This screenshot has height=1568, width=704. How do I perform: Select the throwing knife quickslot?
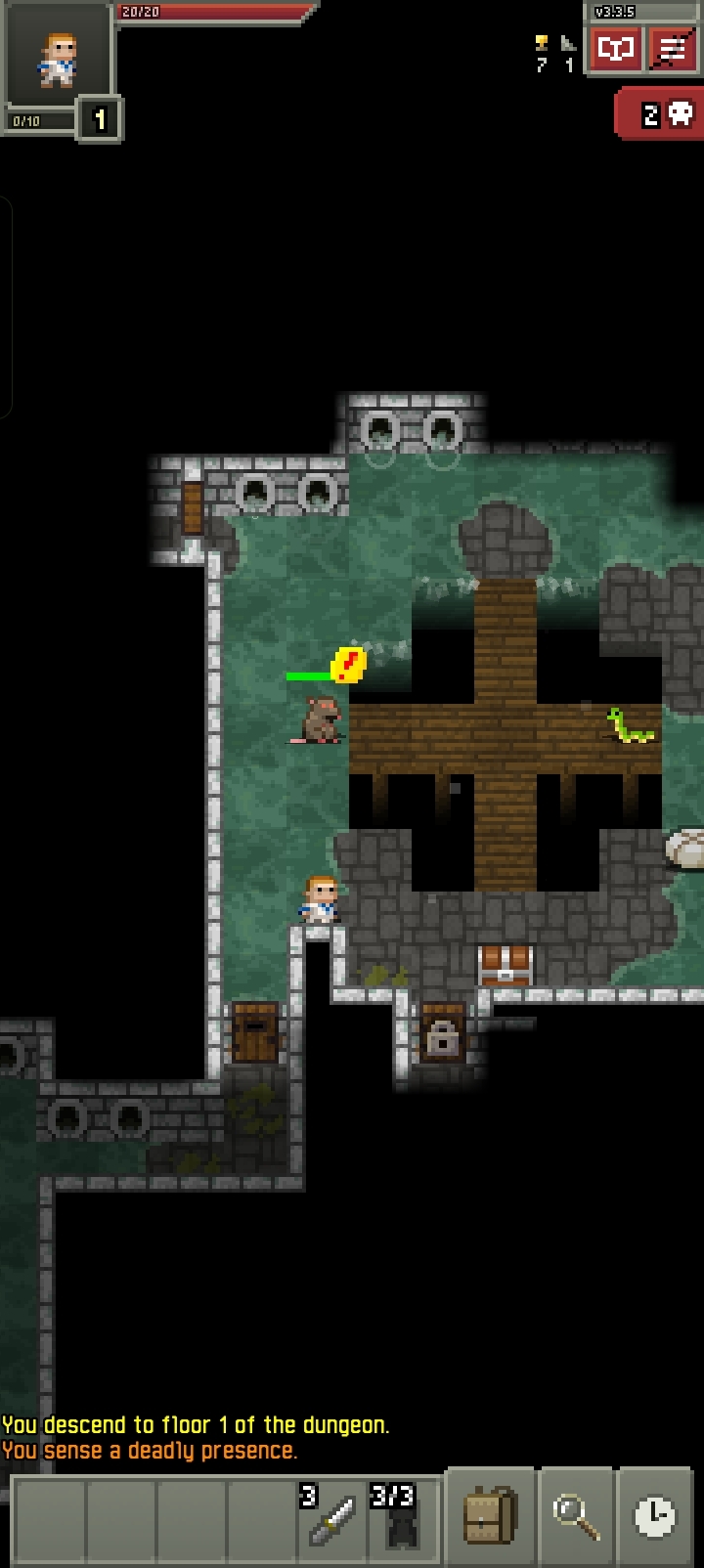point(333,1518)
